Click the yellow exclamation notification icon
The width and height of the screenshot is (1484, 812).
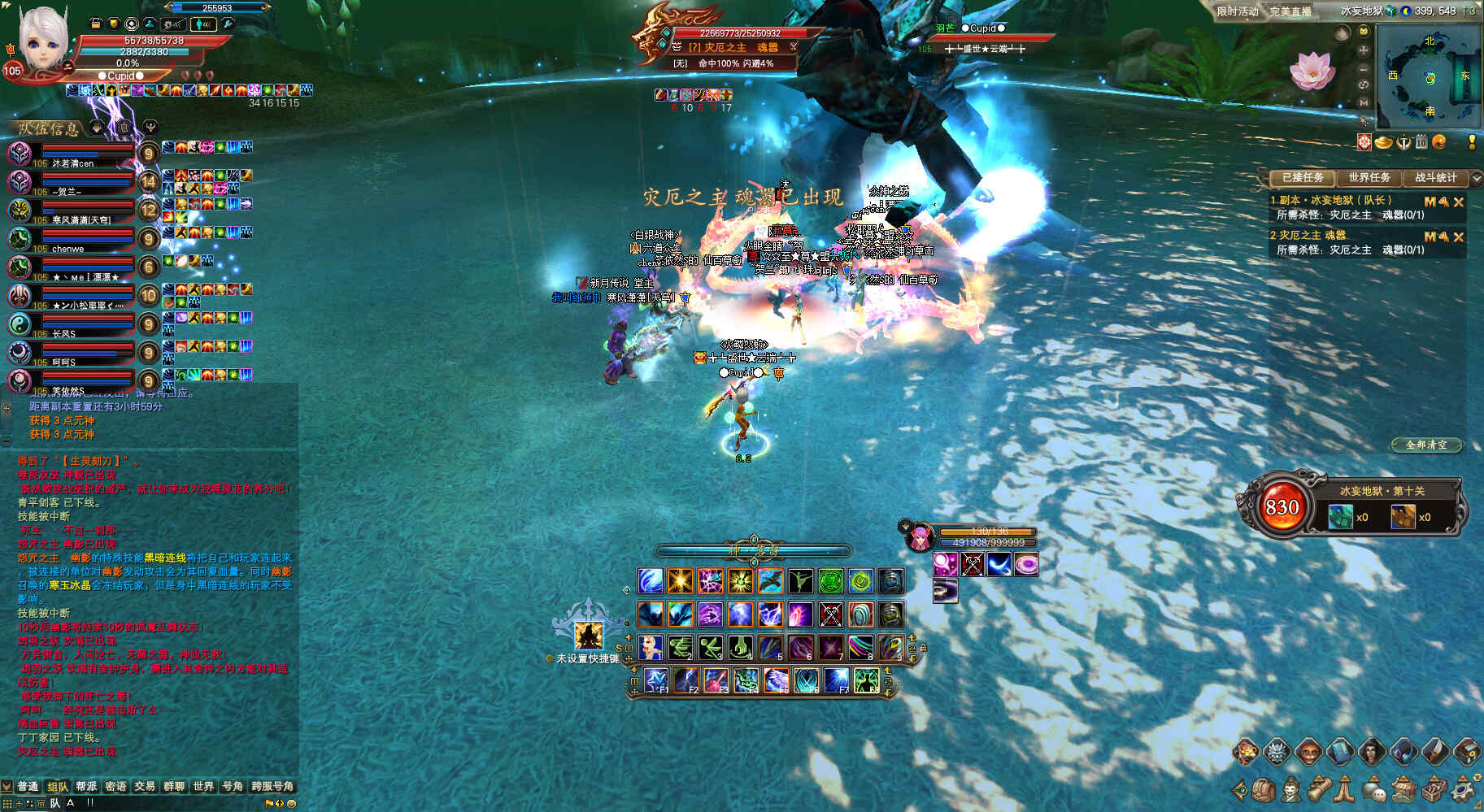(1472, 142)
